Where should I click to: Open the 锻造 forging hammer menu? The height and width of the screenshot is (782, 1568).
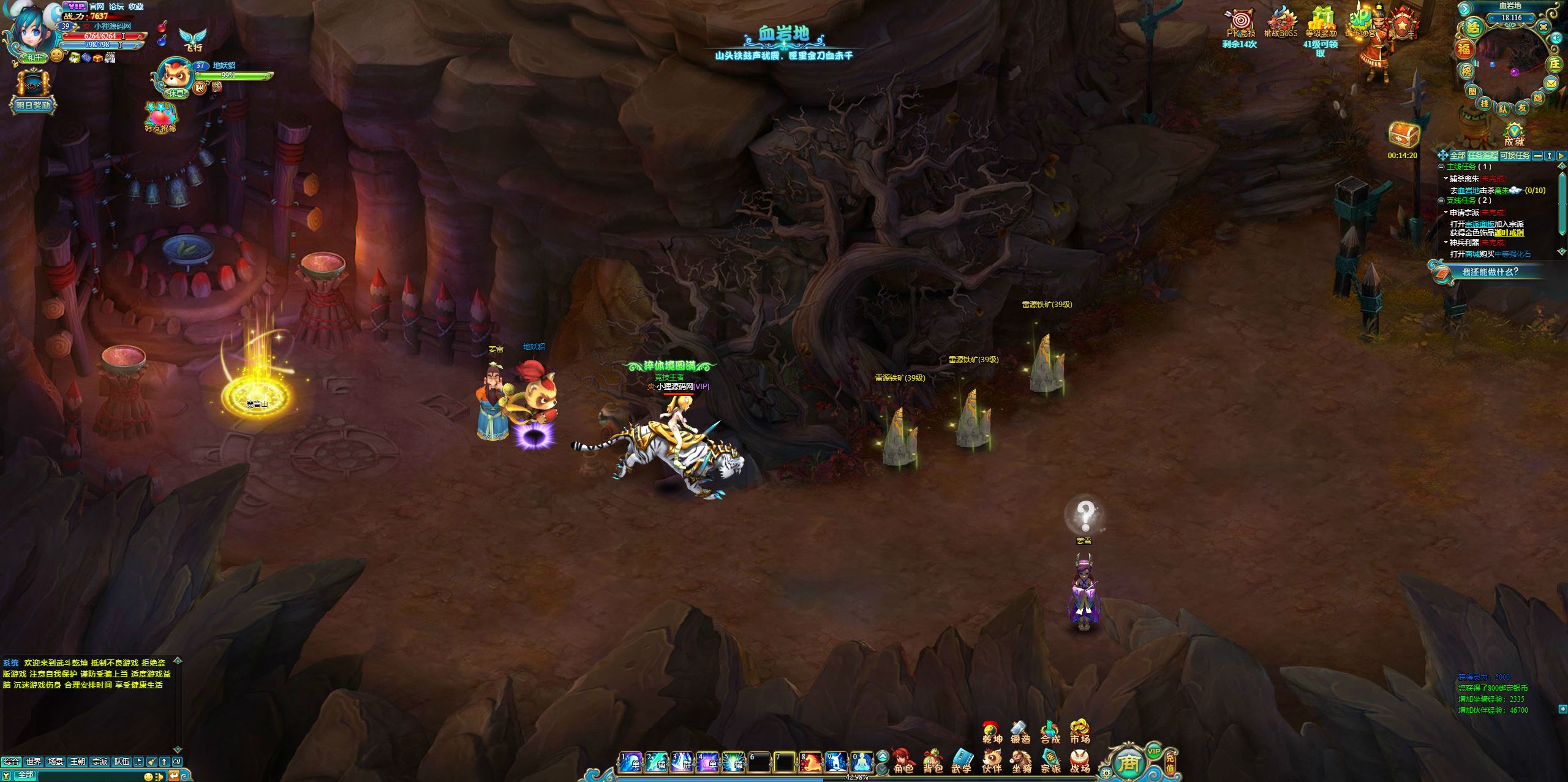tap(1020, 732)
